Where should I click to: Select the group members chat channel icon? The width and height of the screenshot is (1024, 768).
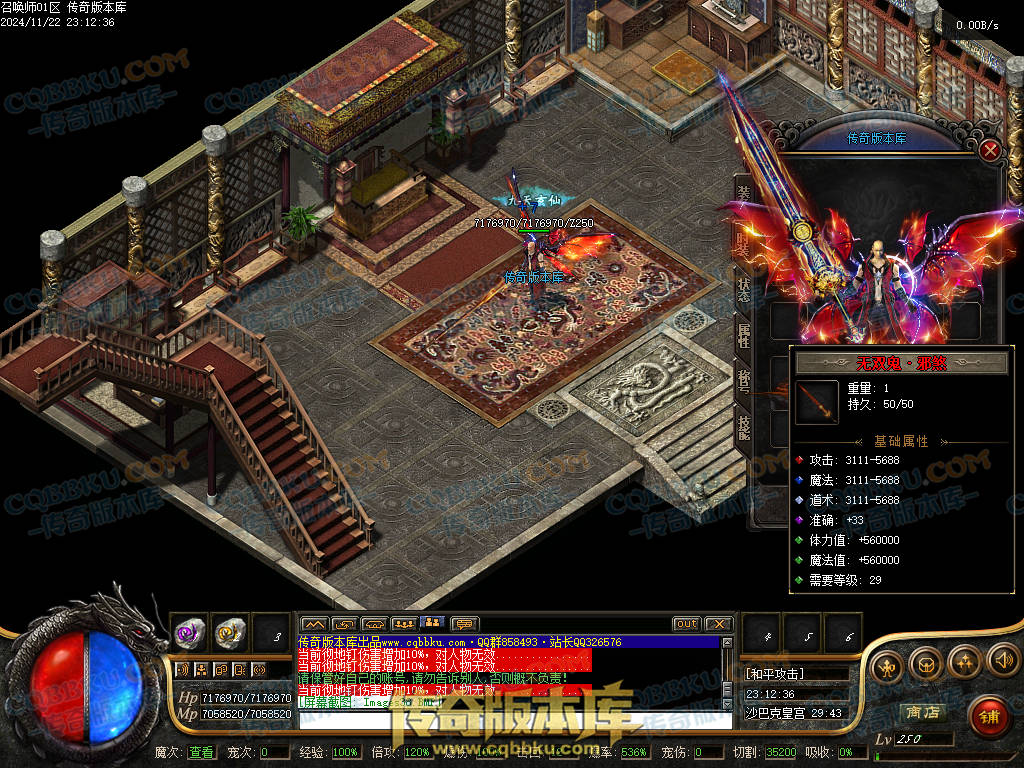(404, 624)
